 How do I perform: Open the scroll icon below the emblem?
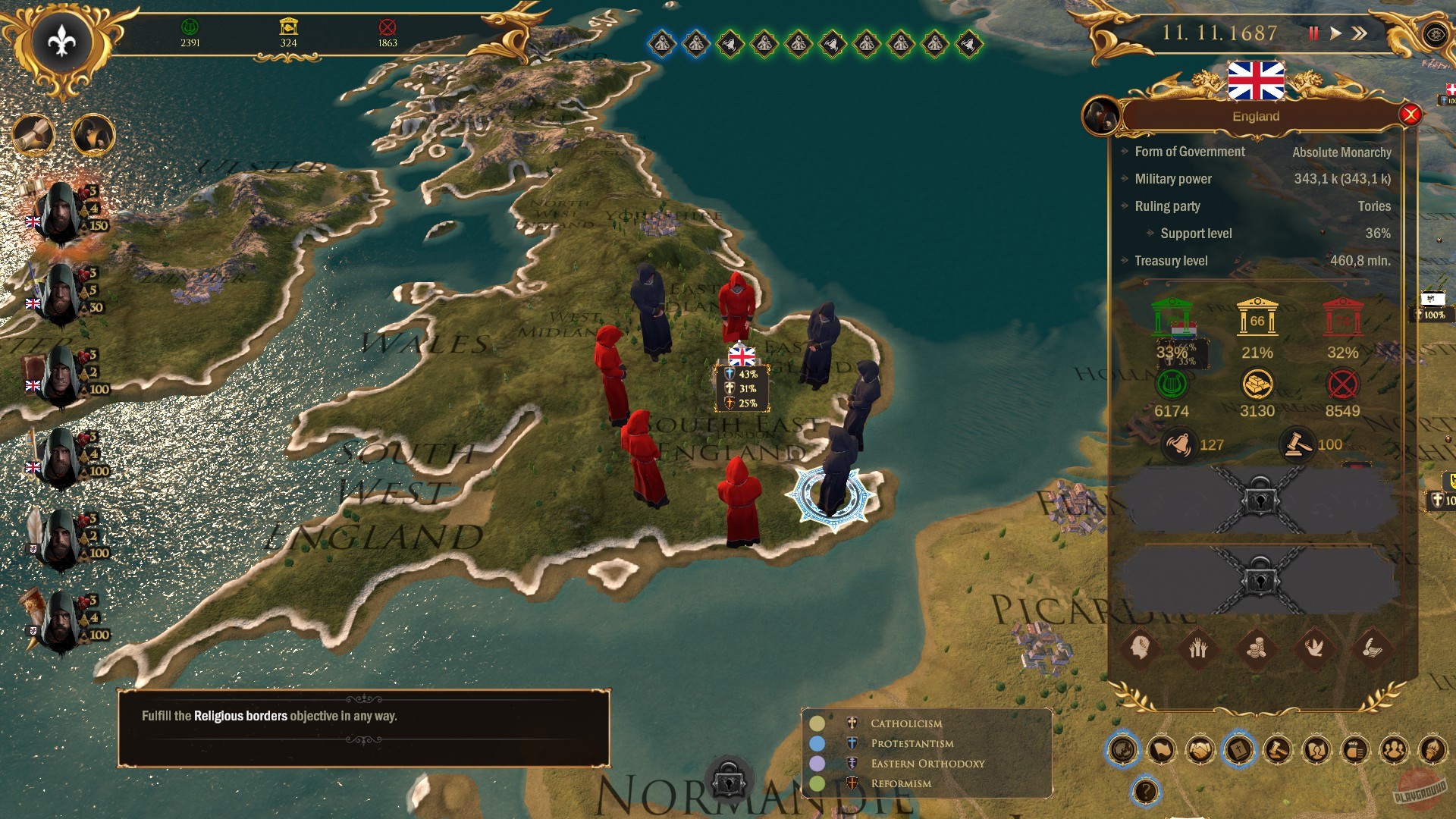coord(33,136)
